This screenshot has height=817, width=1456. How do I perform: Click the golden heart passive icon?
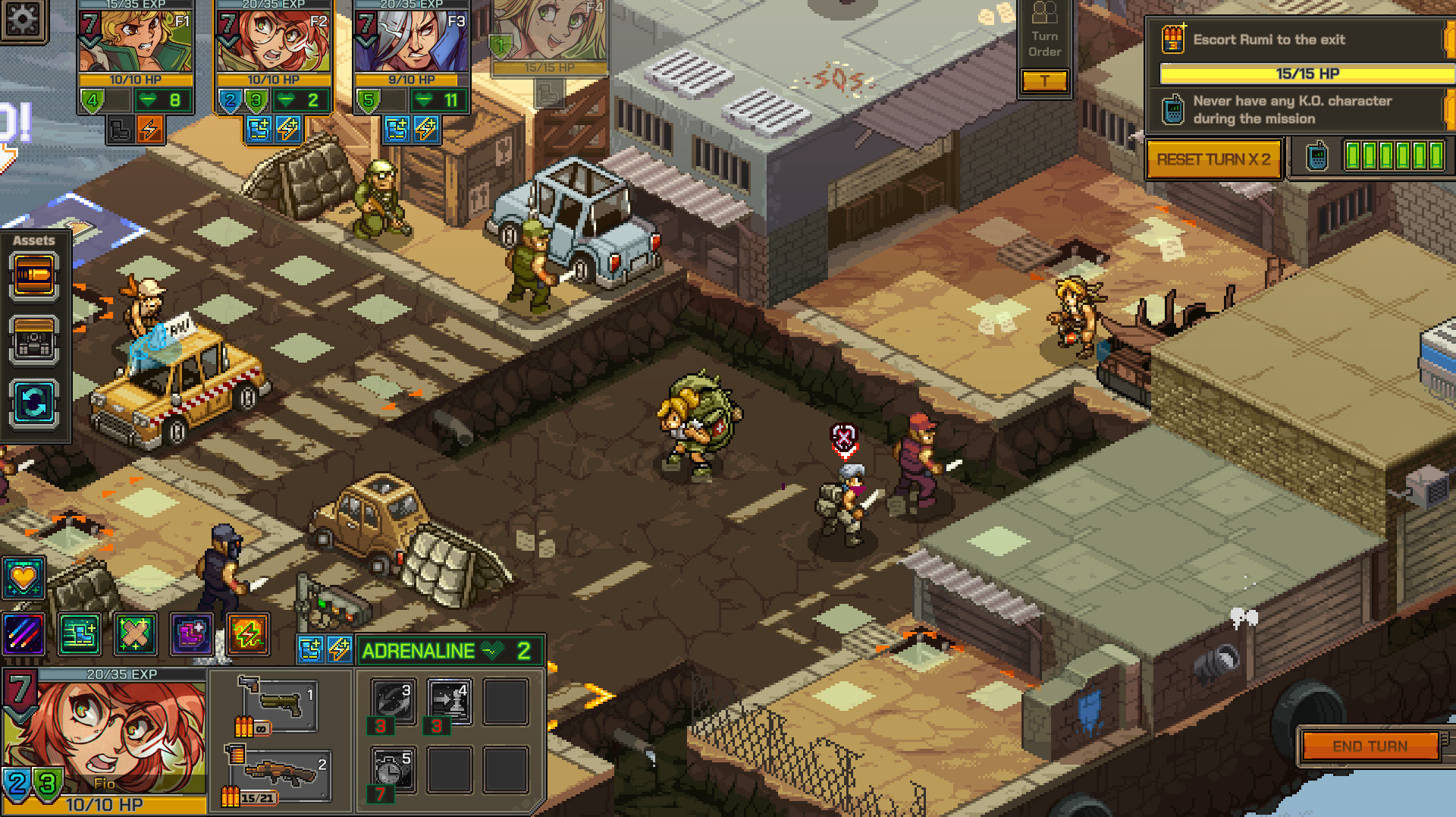[x=24, y=578]
